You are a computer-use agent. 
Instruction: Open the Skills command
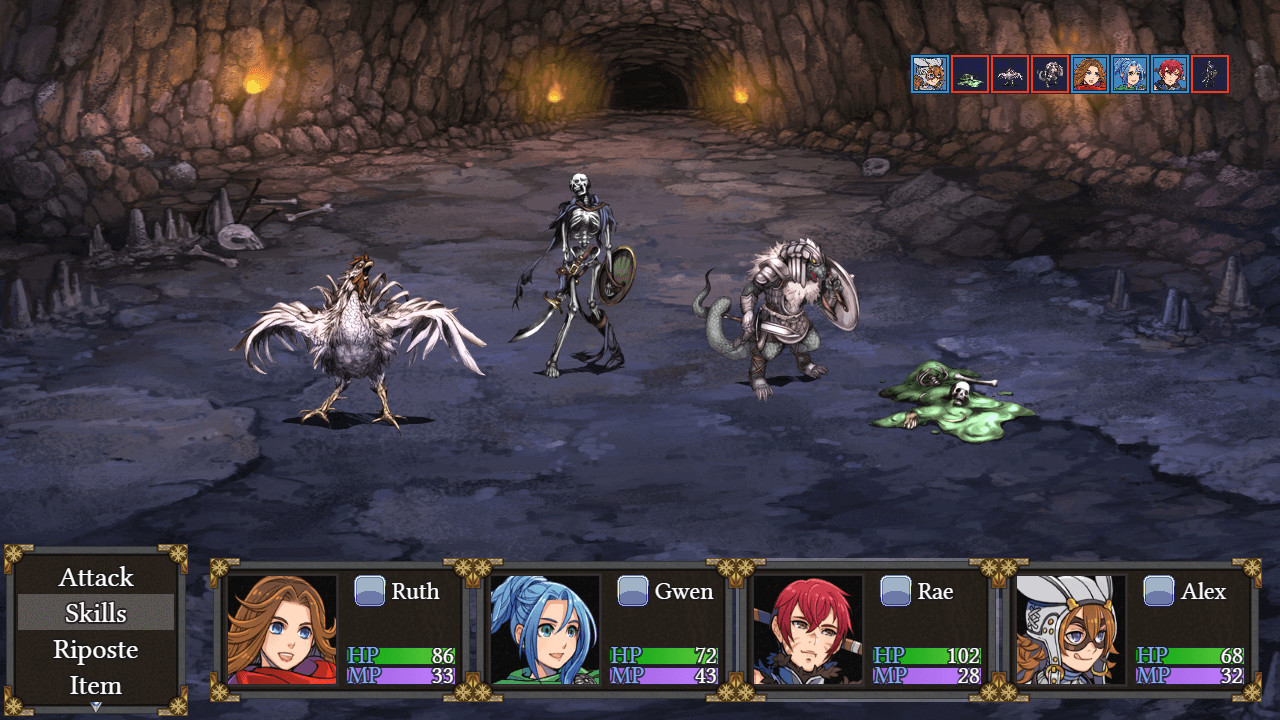coord(95,613)
